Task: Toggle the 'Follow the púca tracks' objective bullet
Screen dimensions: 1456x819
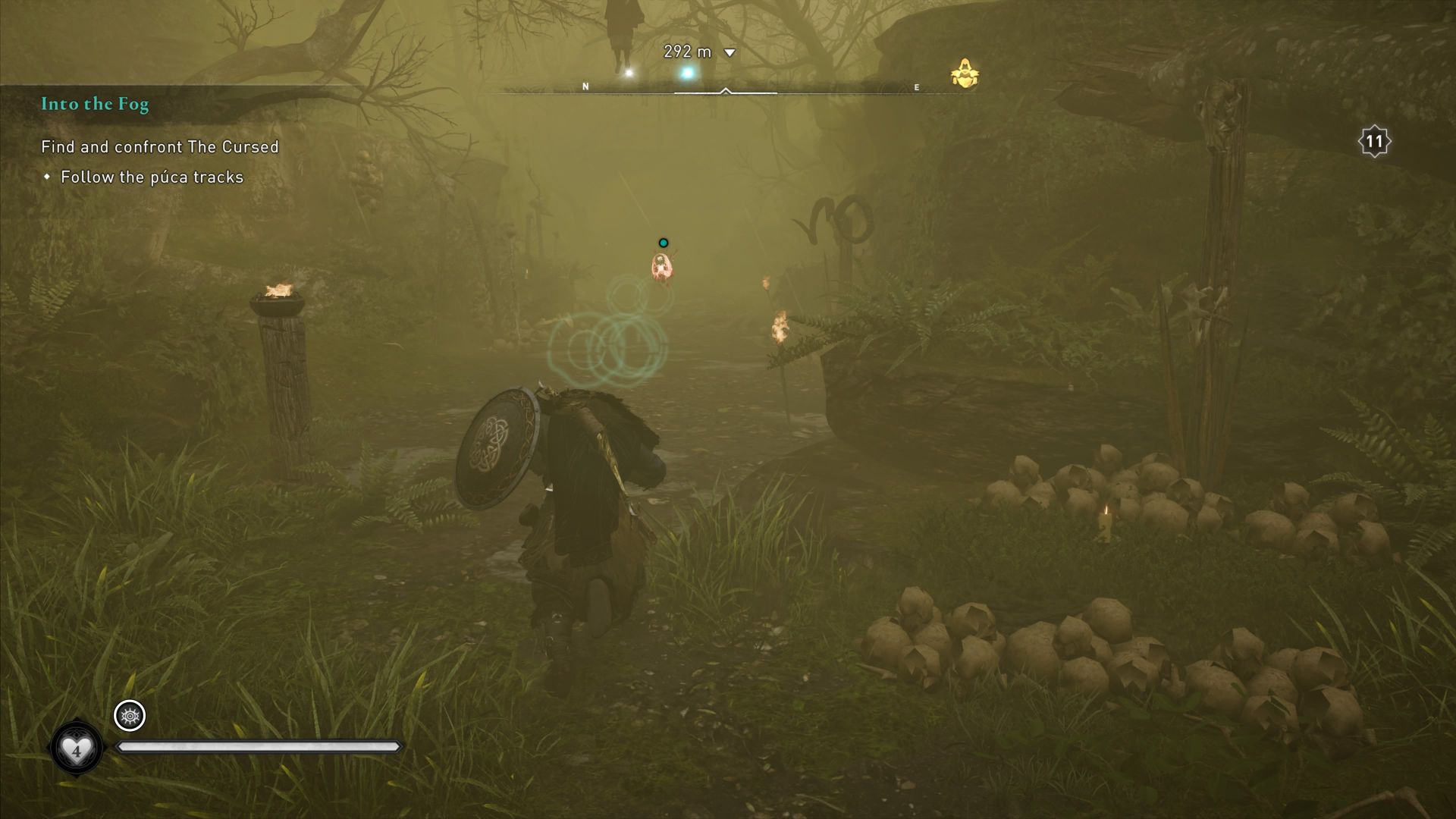Action: tap(49, 177)
